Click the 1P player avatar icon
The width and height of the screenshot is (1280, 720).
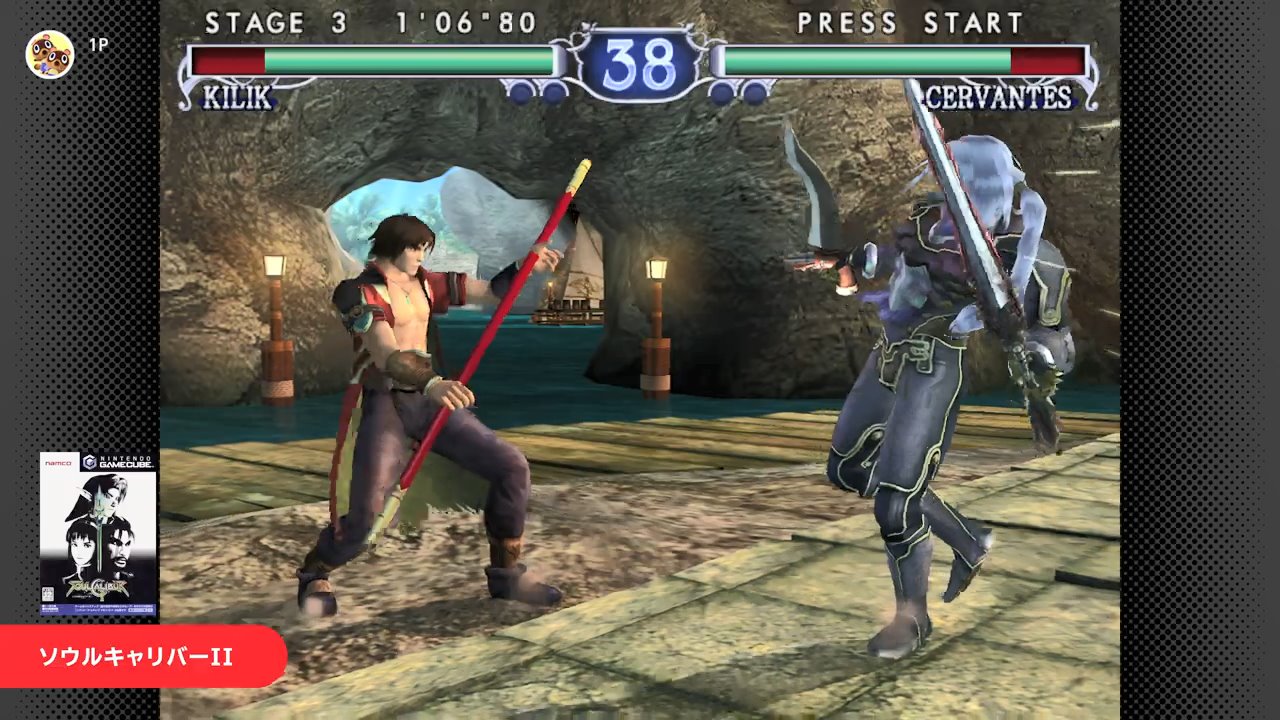50,54
